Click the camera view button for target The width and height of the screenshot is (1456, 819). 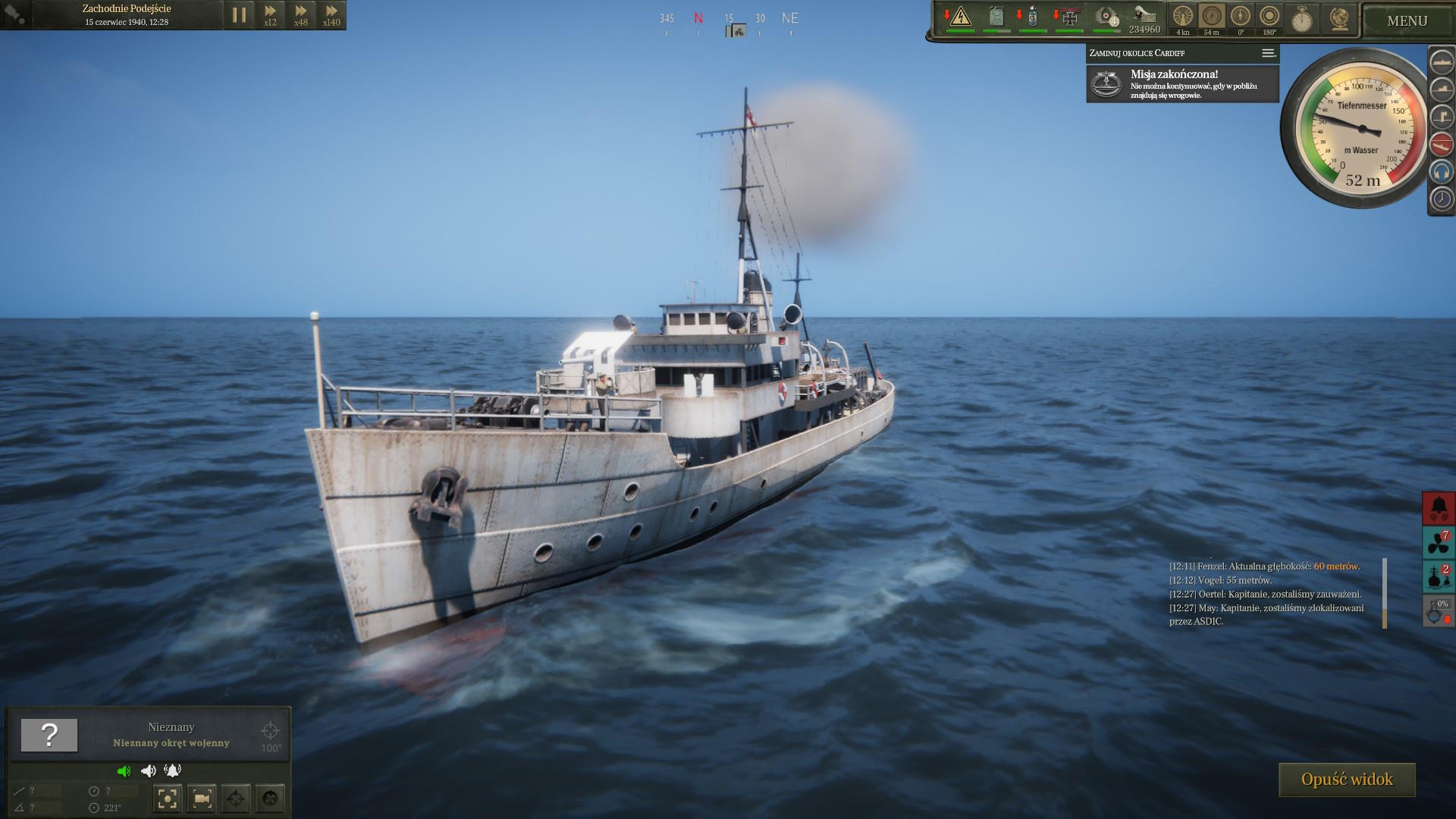[202, 798]
